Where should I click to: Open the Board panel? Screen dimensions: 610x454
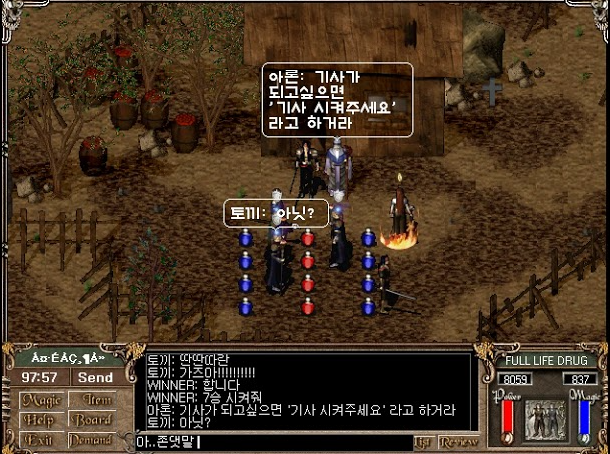[91, 420]
